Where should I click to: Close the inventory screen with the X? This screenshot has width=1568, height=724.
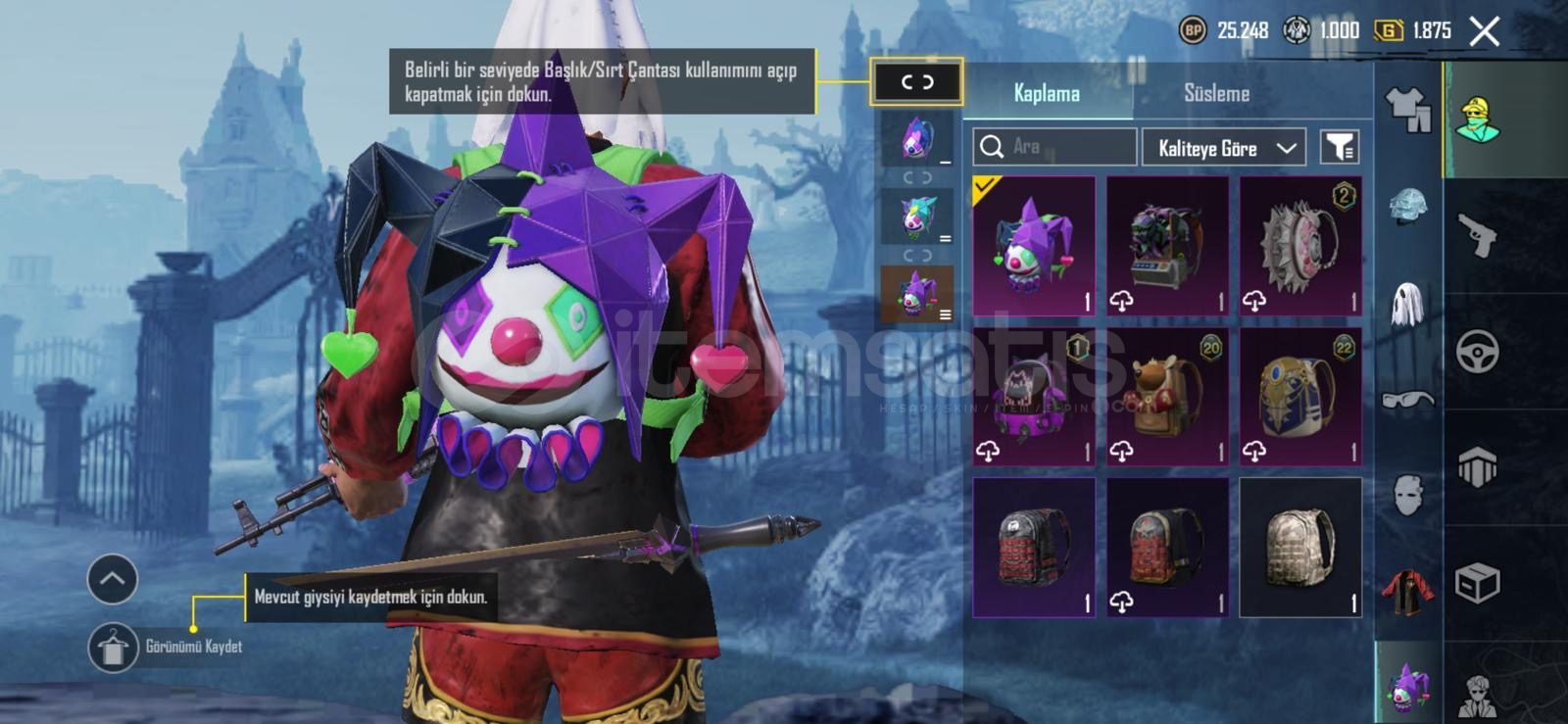(1485, 31)
